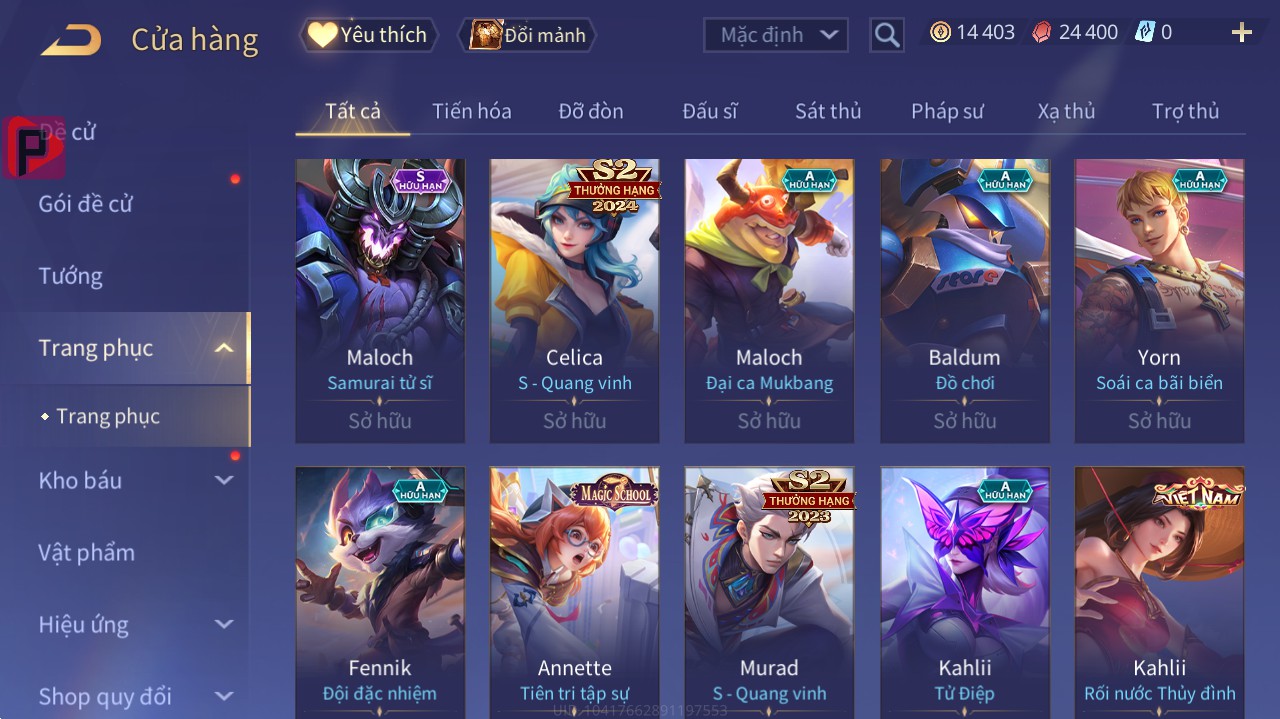Go to the Tướng shop section
Image resolution: width=1280 pixels, height=719 pixels.
pyautogui.click(x=71, y=276)
